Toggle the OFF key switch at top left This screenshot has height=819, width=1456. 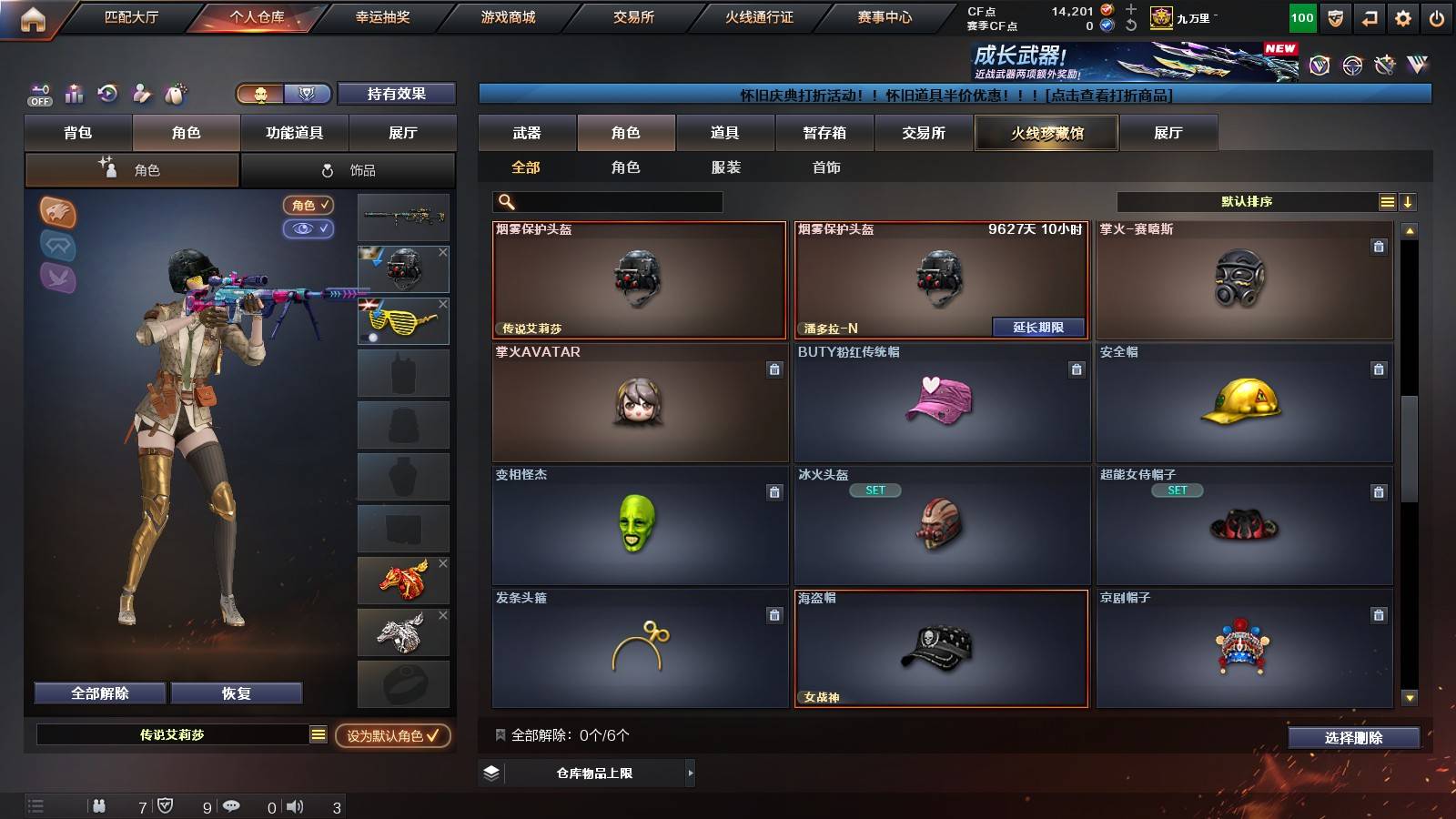38,94
